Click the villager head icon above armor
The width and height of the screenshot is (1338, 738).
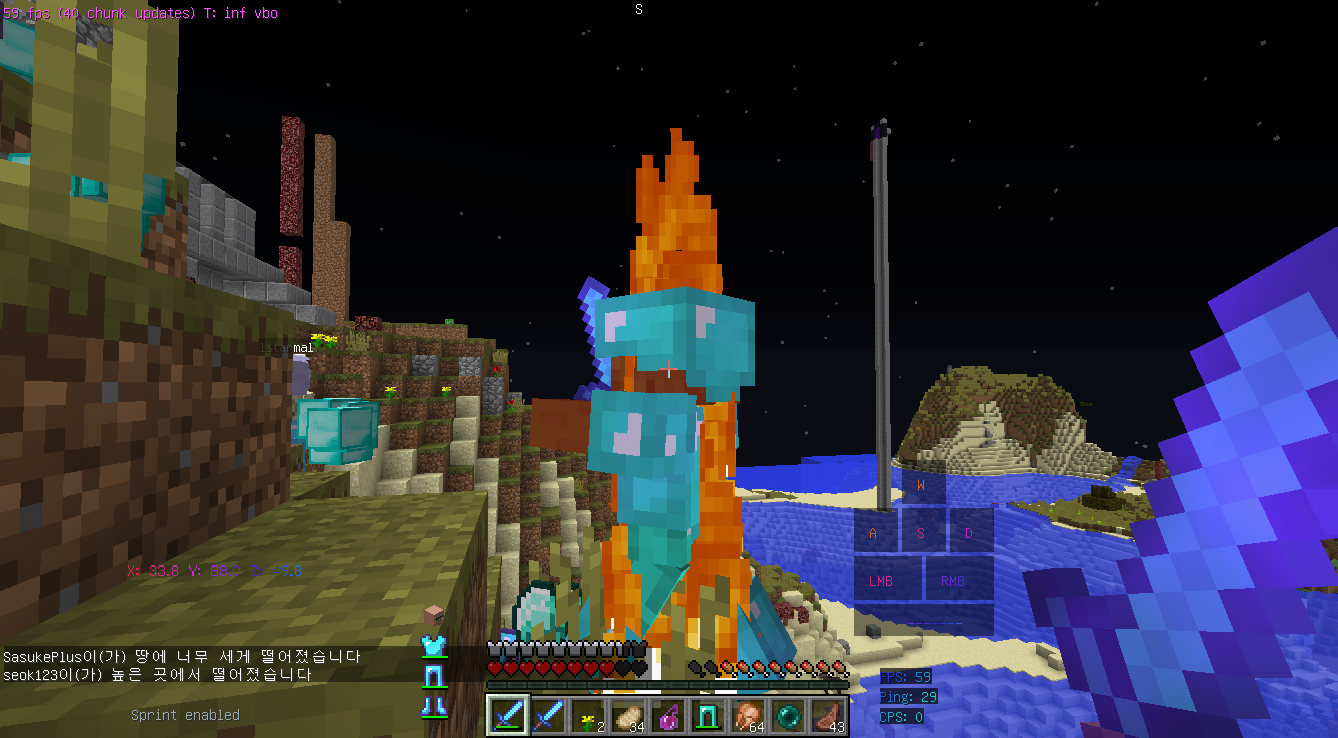point(433,616)
